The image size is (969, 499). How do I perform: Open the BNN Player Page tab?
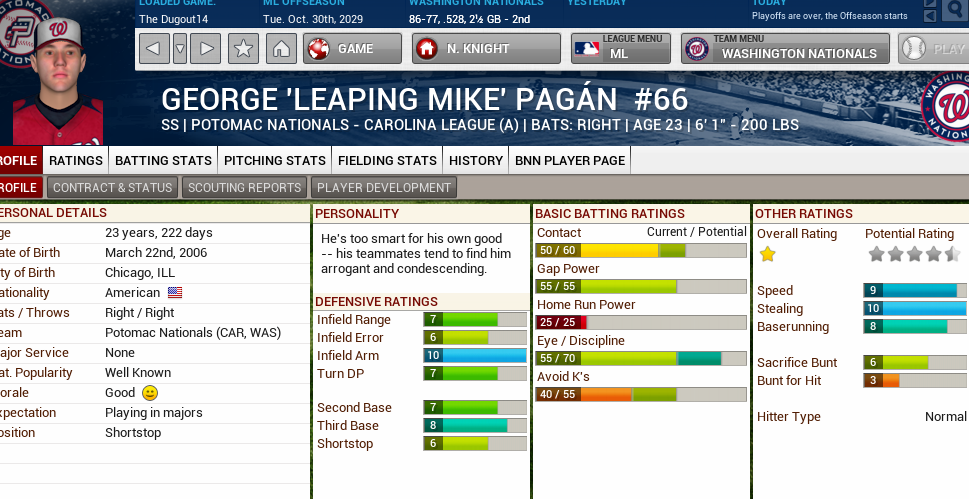570,160
